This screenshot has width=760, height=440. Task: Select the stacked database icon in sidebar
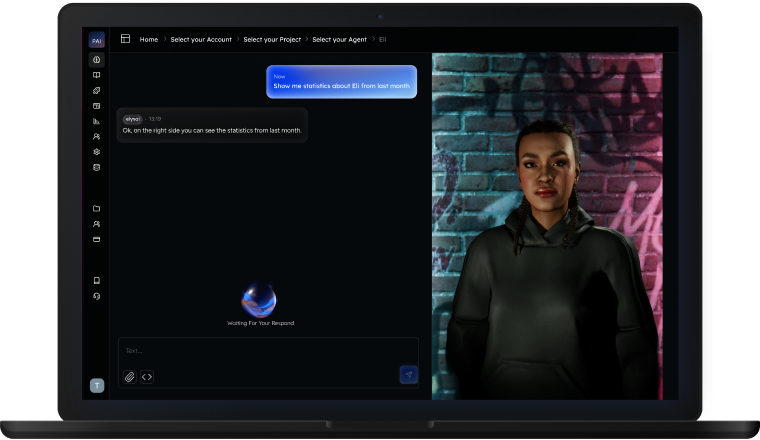[x=97, y=167]
